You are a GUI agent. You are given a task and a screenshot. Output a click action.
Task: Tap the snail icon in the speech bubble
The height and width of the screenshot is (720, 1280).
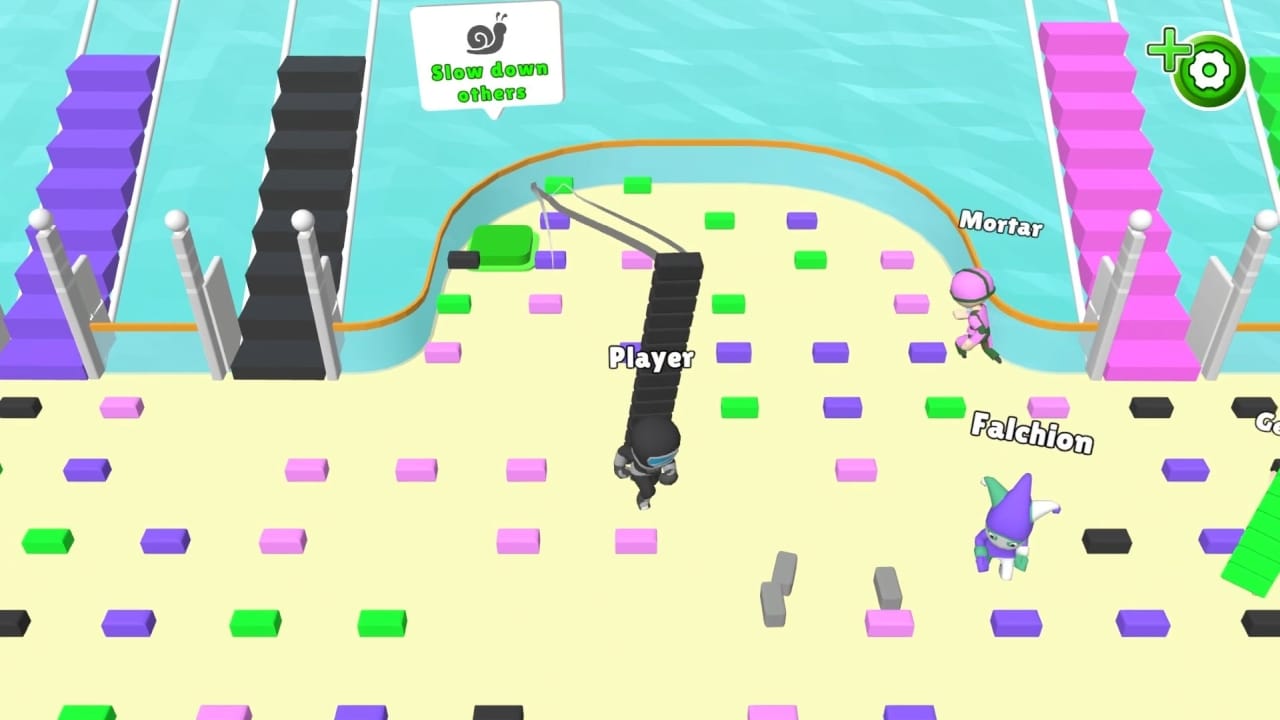pyautogui.click(x=487, y=35)
